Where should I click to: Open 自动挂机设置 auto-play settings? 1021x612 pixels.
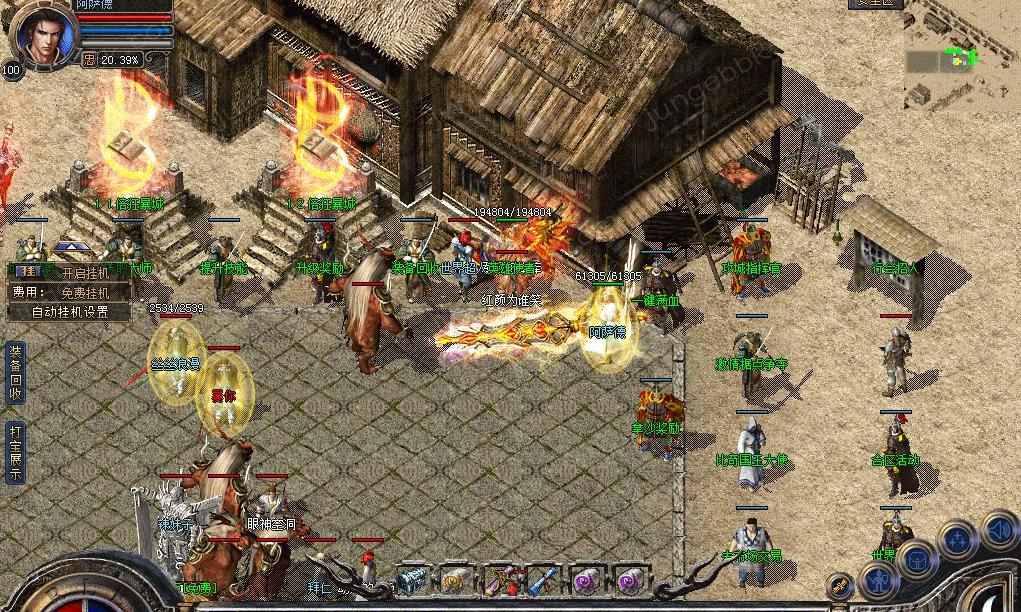coord(69,312)
